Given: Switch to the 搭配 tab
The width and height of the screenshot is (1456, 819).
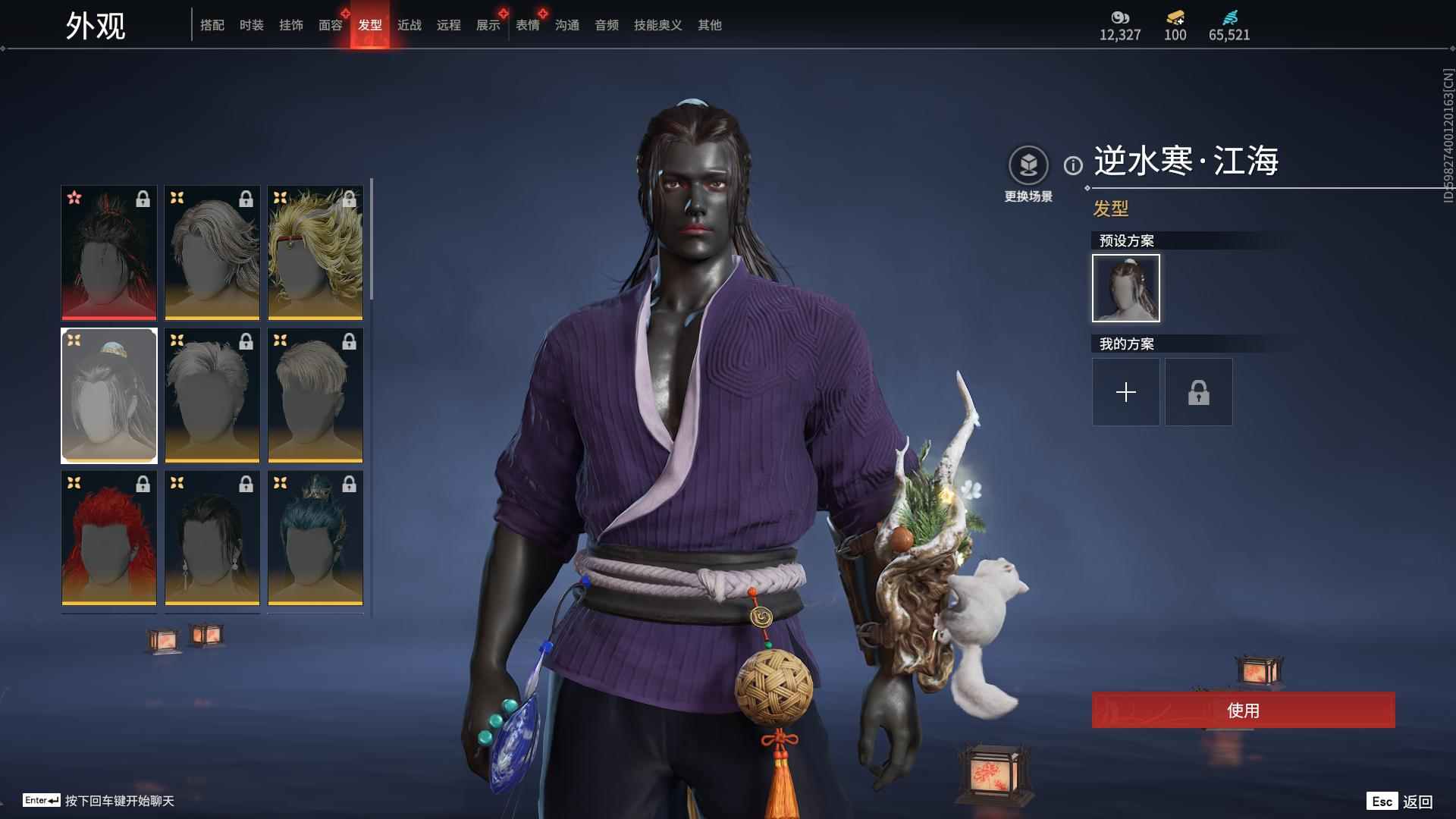Looking at the screenshot, I should pyautogui.click(x=212, y=25).
